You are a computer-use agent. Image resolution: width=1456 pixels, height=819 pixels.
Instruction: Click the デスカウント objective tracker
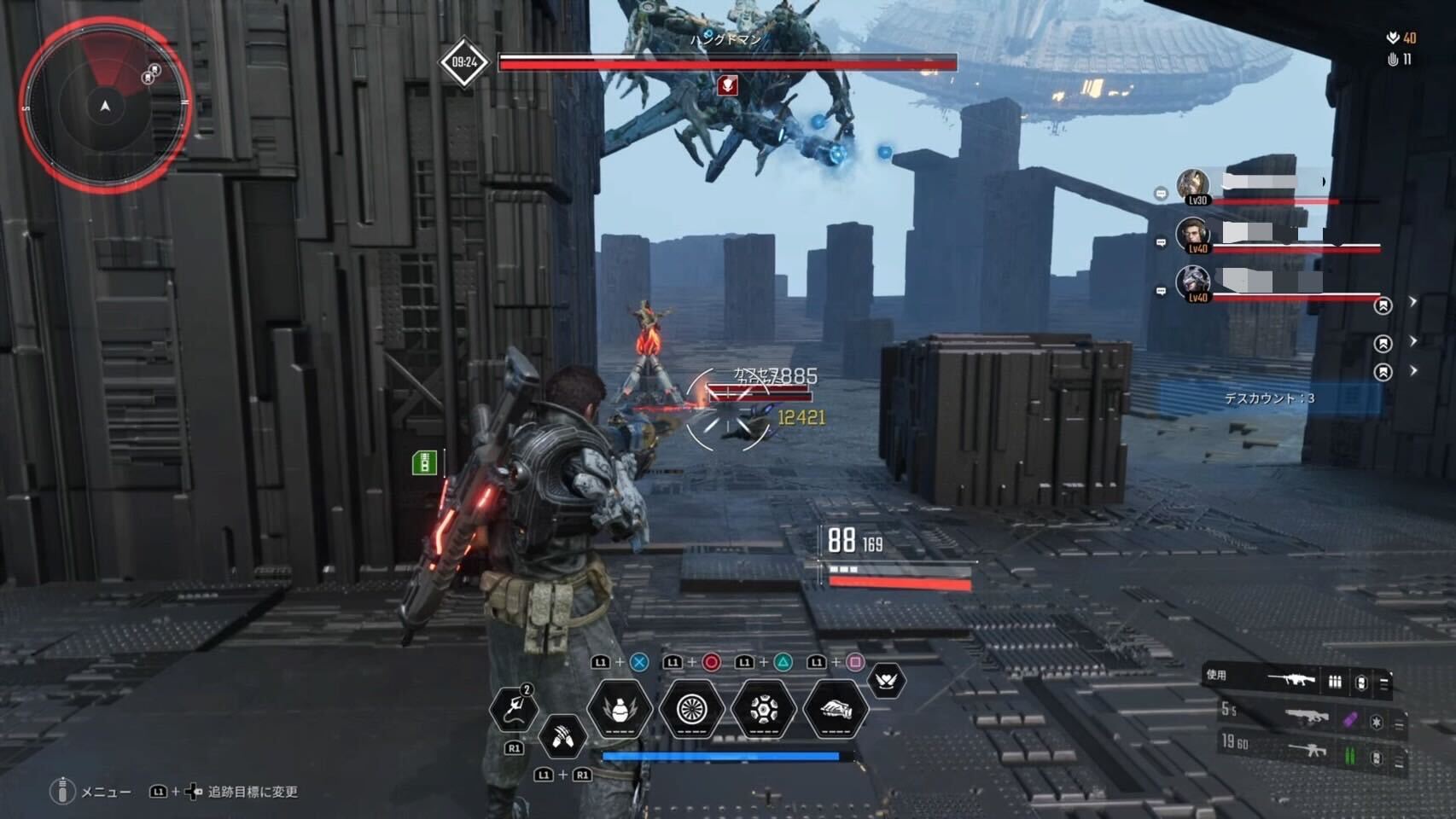point(1269,398)
